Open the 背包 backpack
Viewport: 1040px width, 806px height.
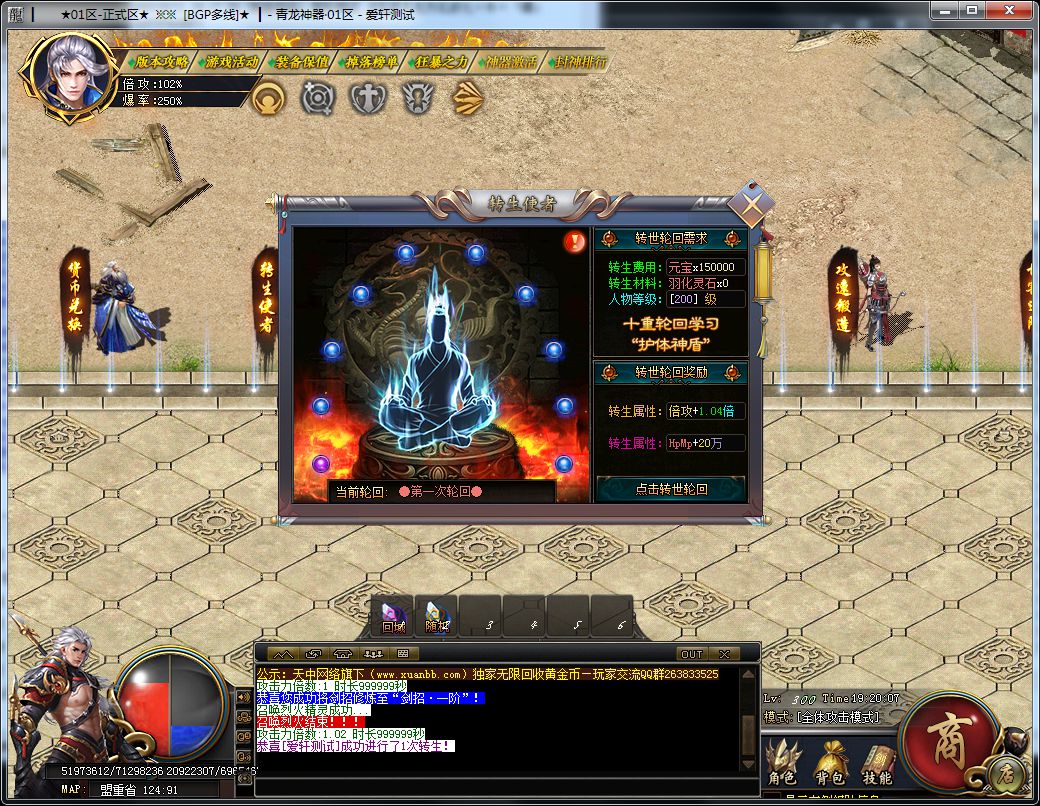point(829,762)
